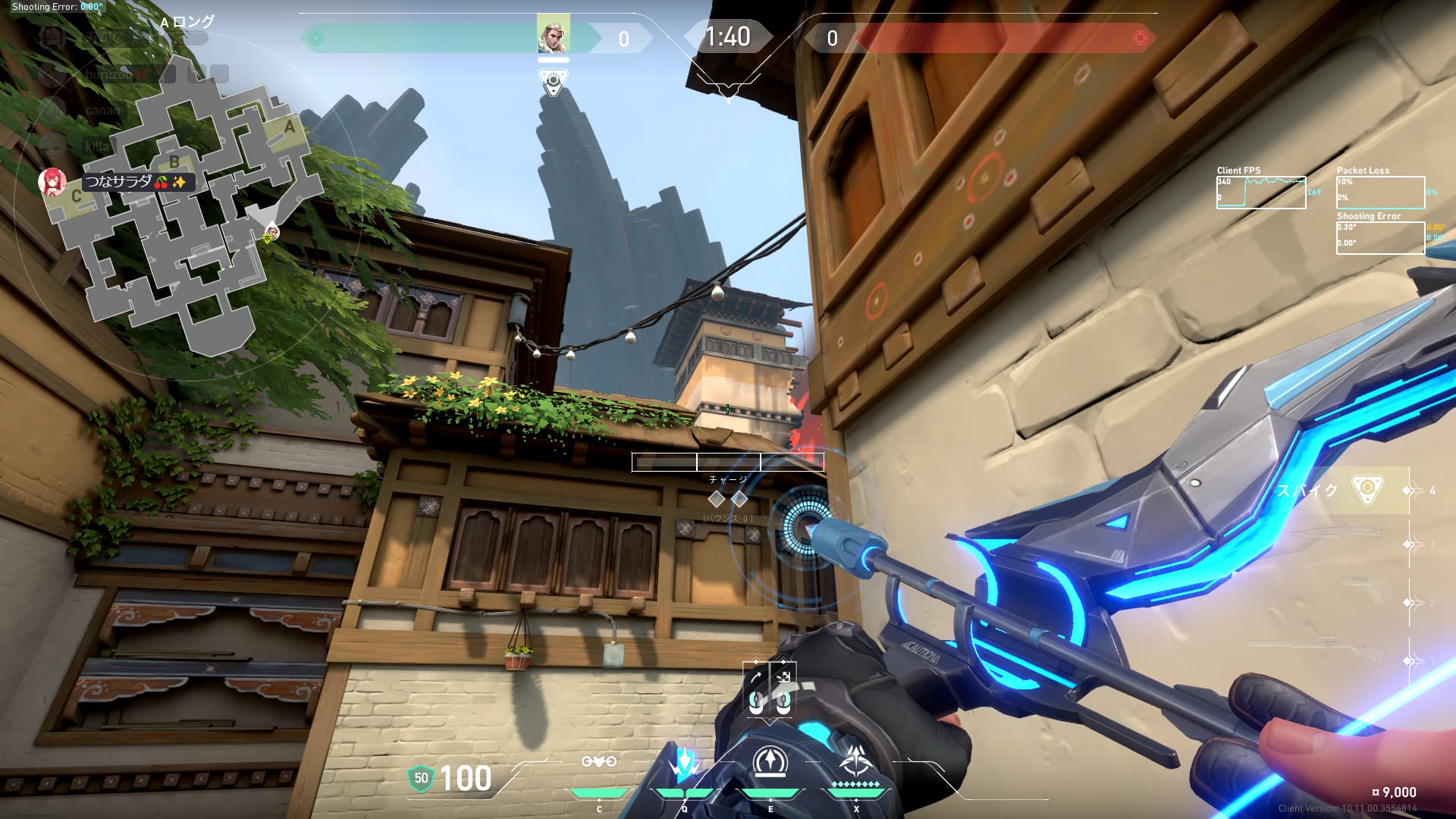Click the spike carrier icon under the portrait
The width and height of the screenshot is (1456, 819).
coord(553,82)
